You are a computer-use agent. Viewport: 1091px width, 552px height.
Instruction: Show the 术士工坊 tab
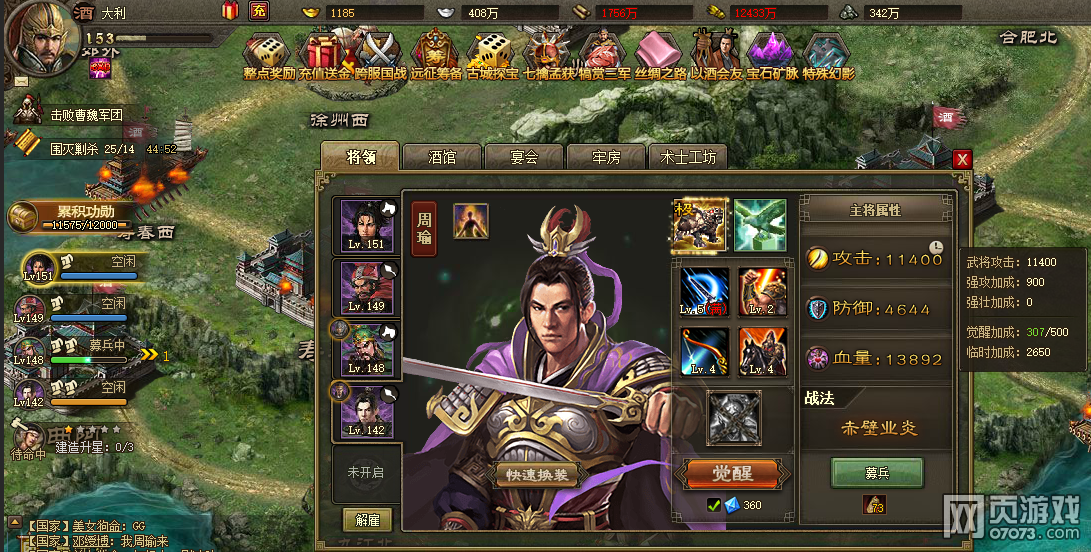[688, 157]
